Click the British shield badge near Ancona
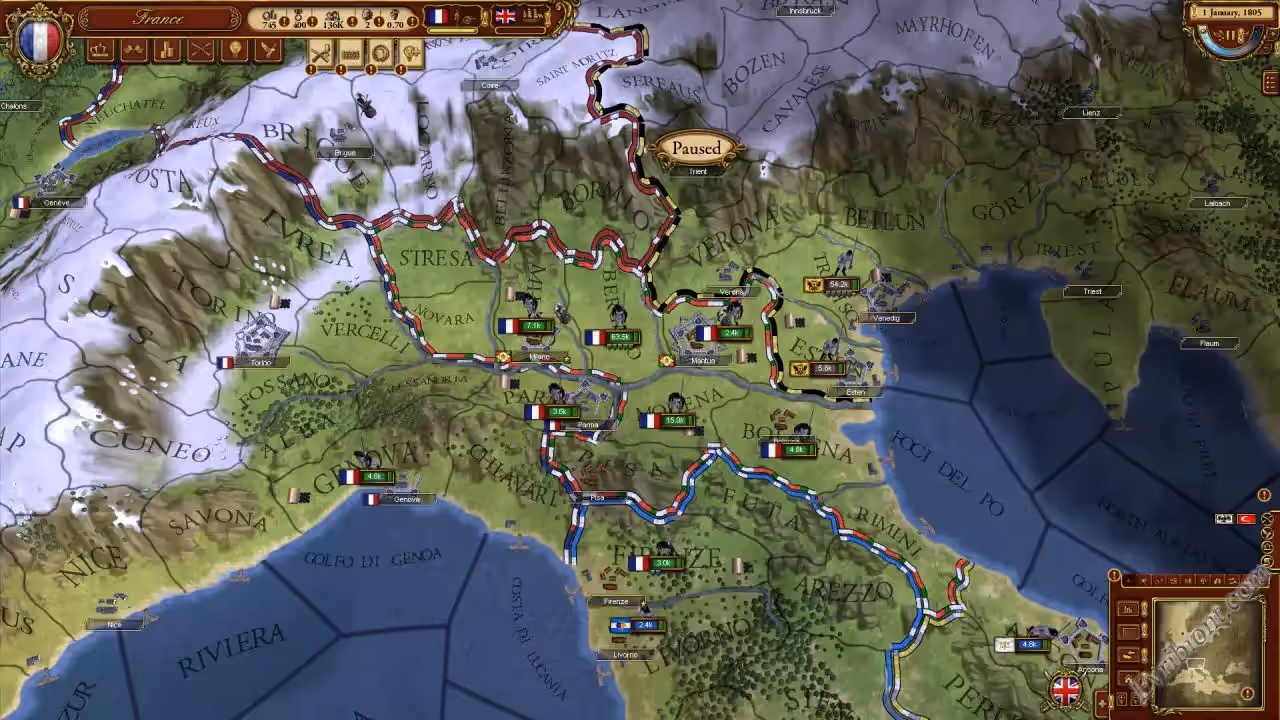1280x720 pixels. pos(1066,689)
